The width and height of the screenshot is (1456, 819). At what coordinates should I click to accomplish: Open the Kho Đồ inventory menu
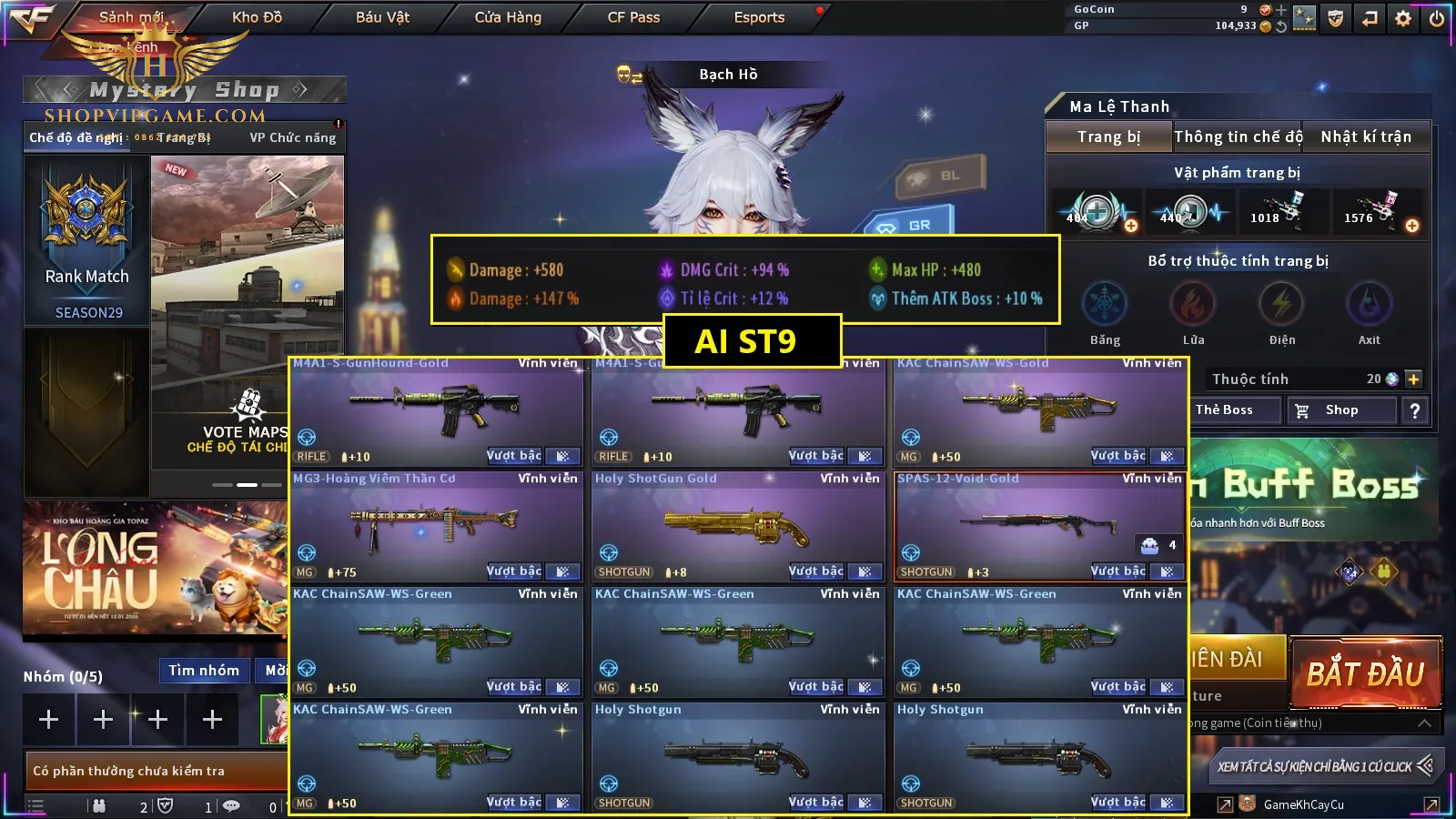tap(257, 17)
